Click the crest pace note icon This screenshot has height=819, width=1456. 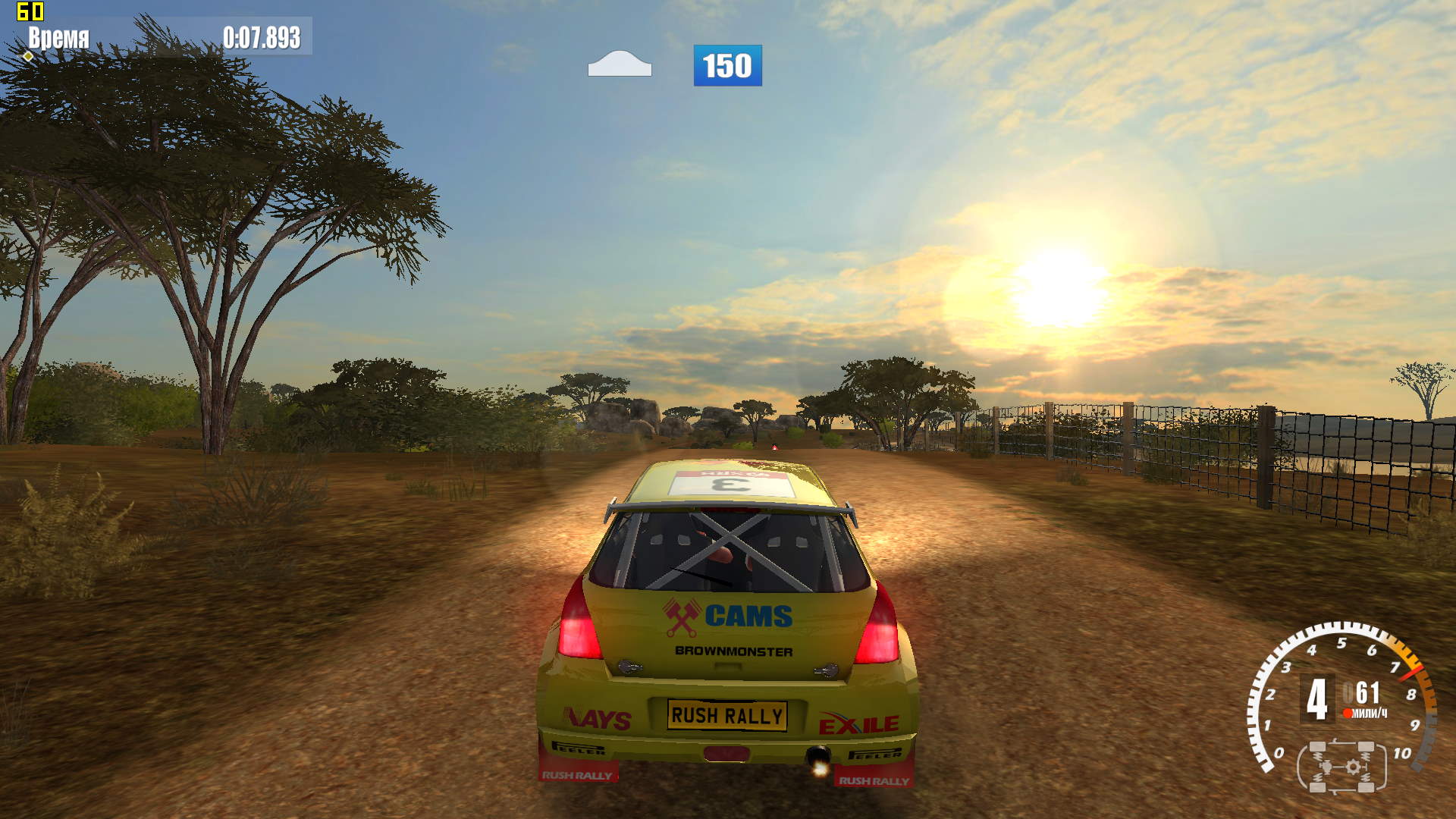pos(620,64)
